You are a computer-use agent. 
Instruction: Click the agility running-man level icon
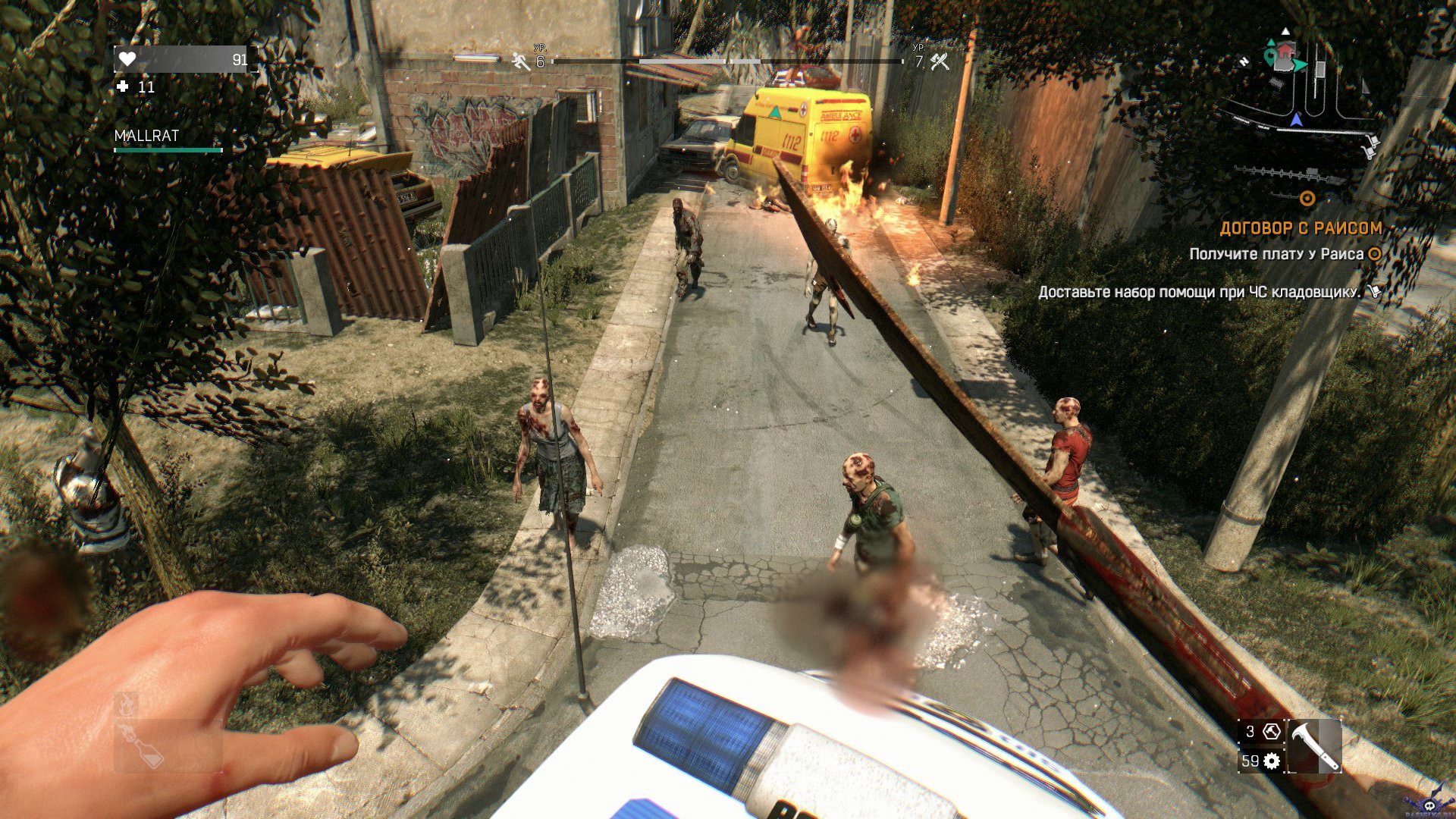click(x=521, y=61)
